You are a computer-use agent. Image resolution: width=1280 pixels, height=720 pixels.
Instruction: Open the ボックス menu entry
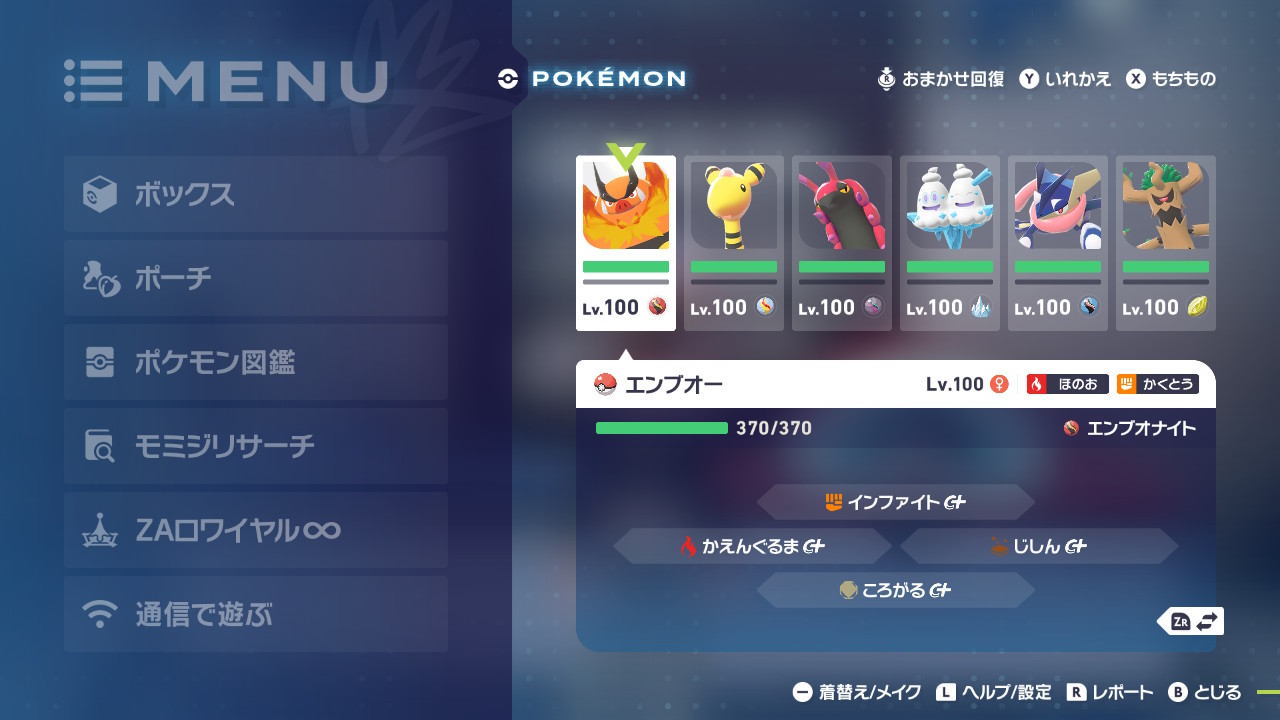(x=255, y=194)
